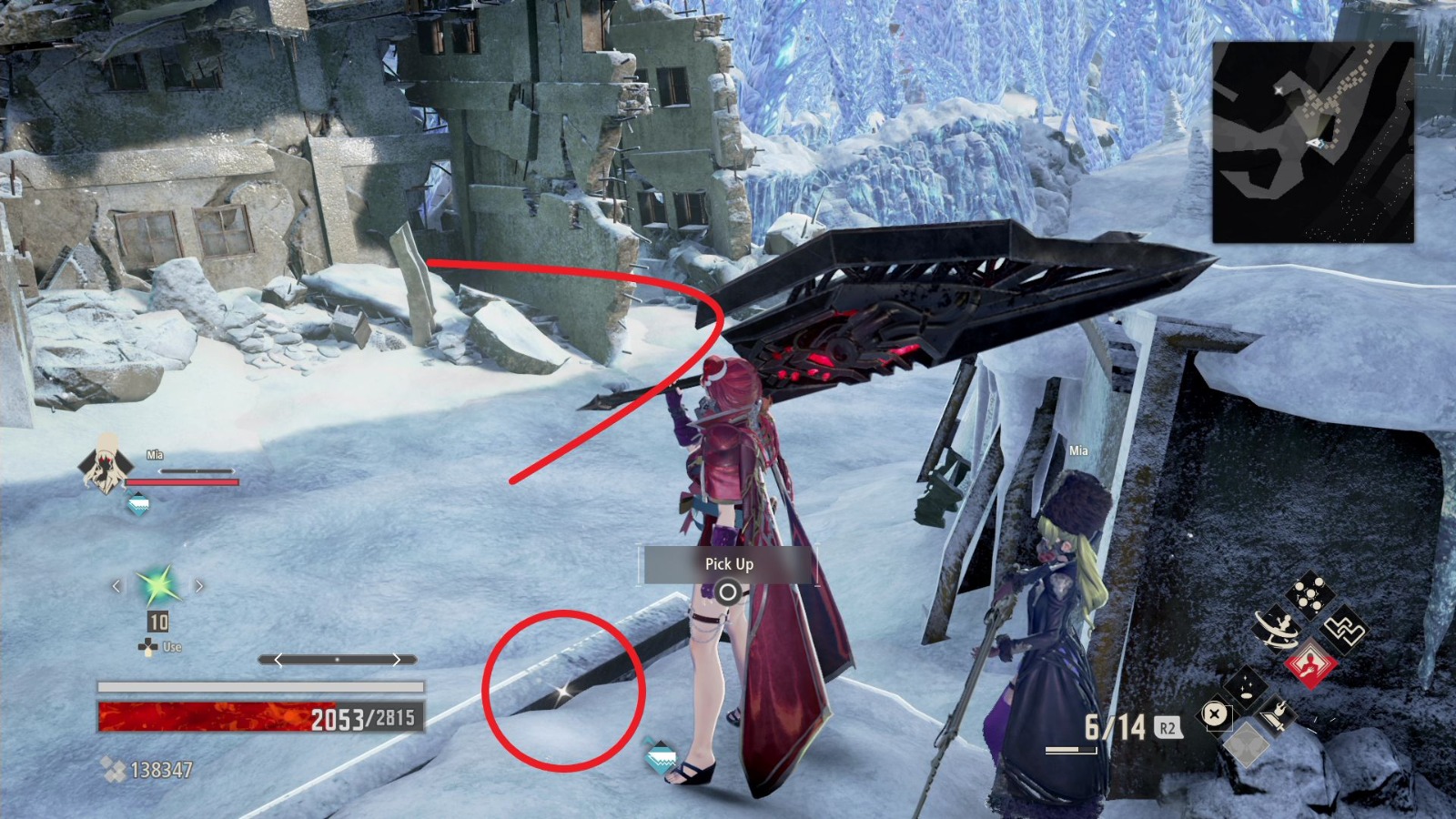The width and height of the screenshot is (1456, 819).
Task: Select the green Regeneration healing item icon
Action: (157, 586)
